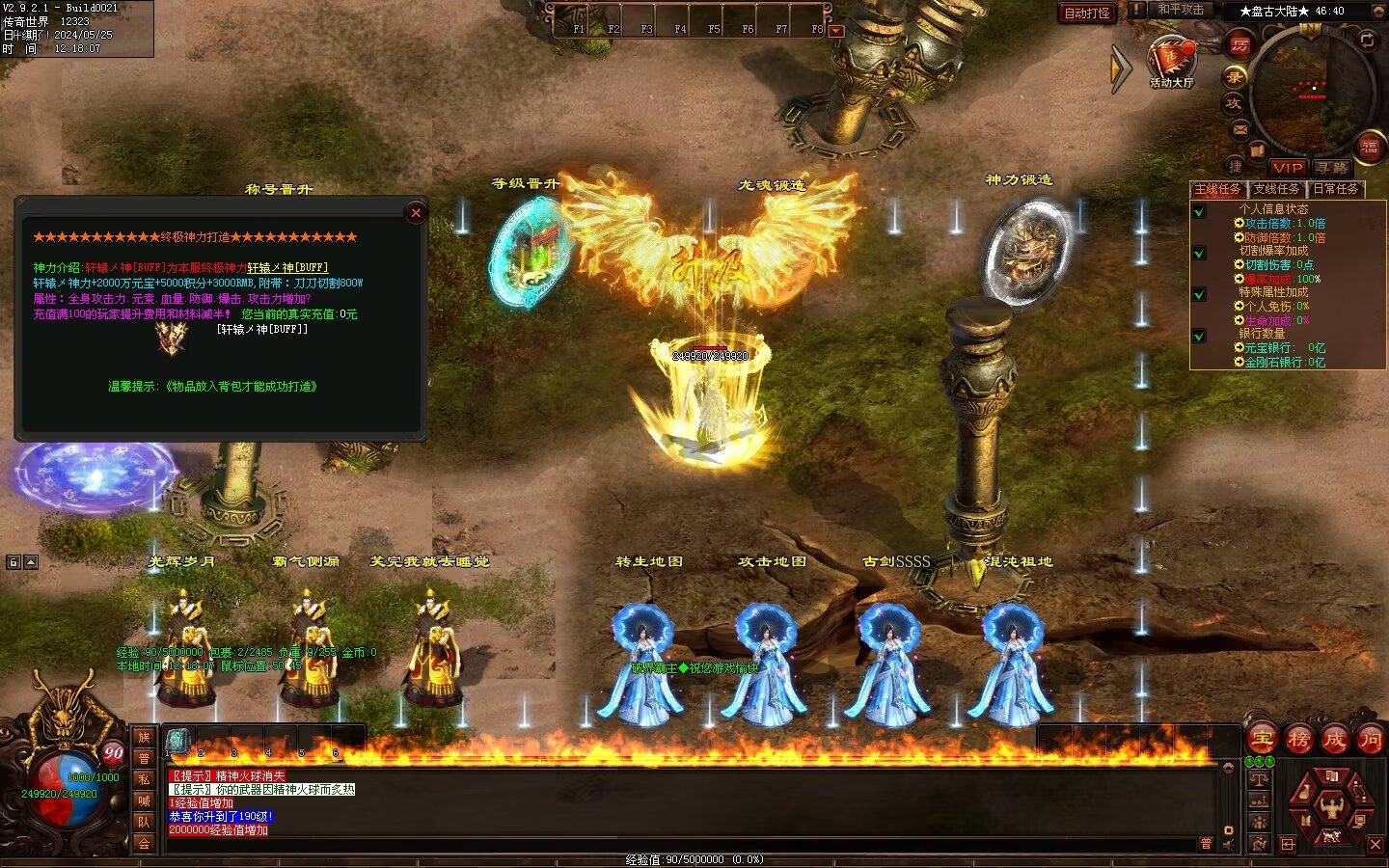Click the minimap refresh arrows button
This screenshot has width=1389, height=868.
(x=1367, y=40)
